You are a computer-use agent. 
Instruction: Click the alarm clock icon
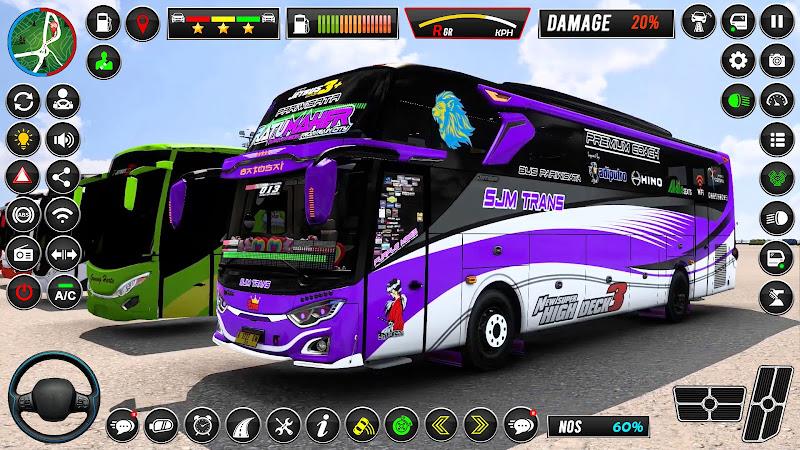pyautogui.click(x=203, y=423)
